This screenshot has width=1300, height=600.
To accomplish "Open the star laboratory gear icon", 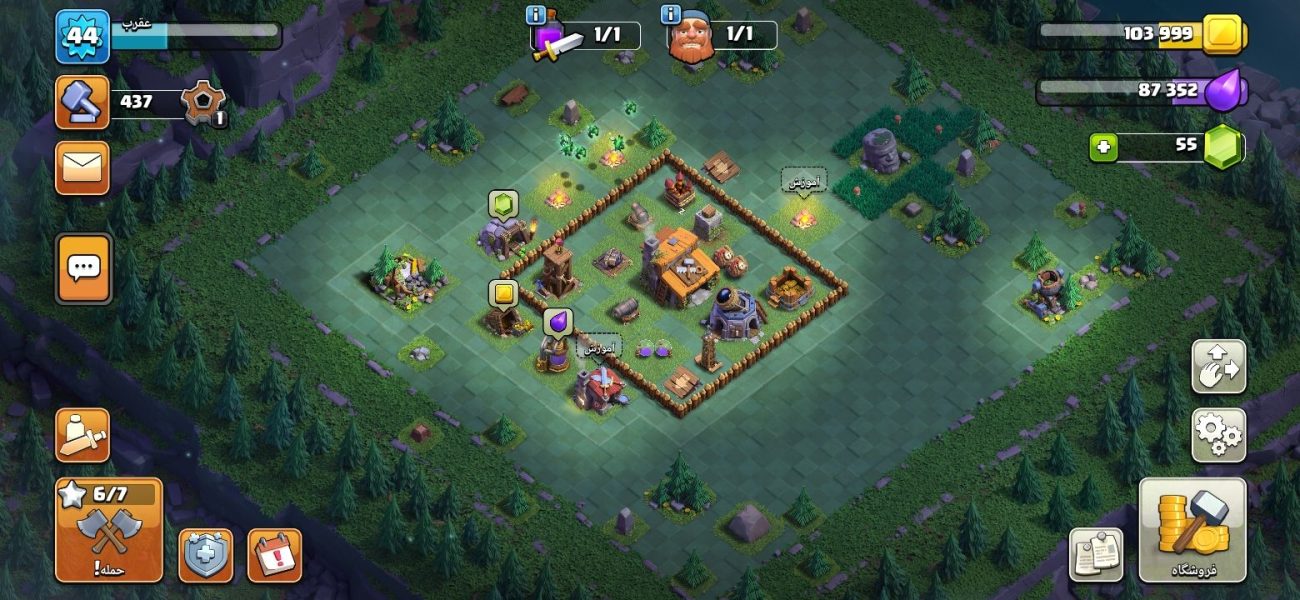I will pos(204,102).
